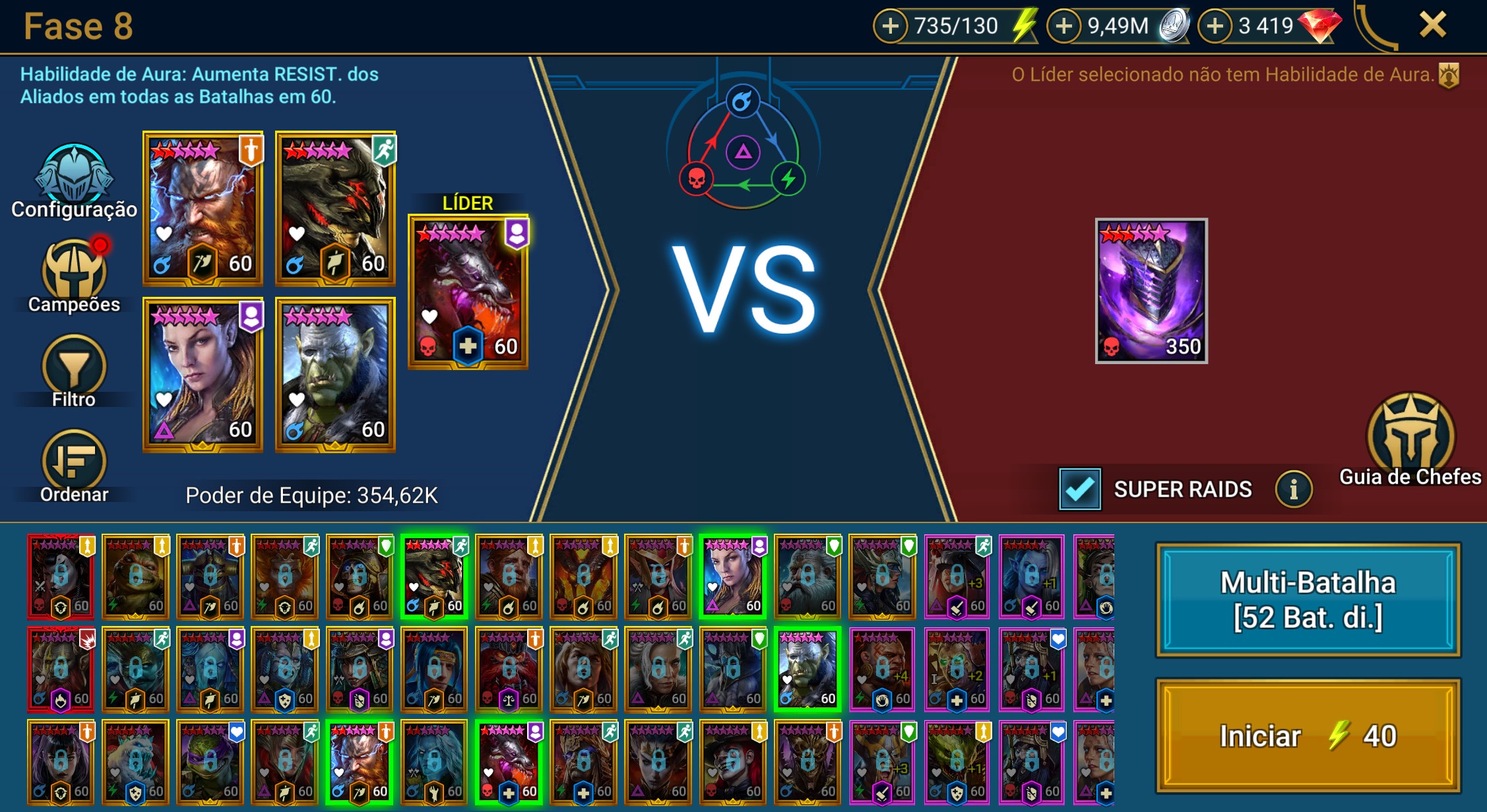Add more energy with plus button
Viewport: 1487px width, 812px height.
(x=890, y=26)
